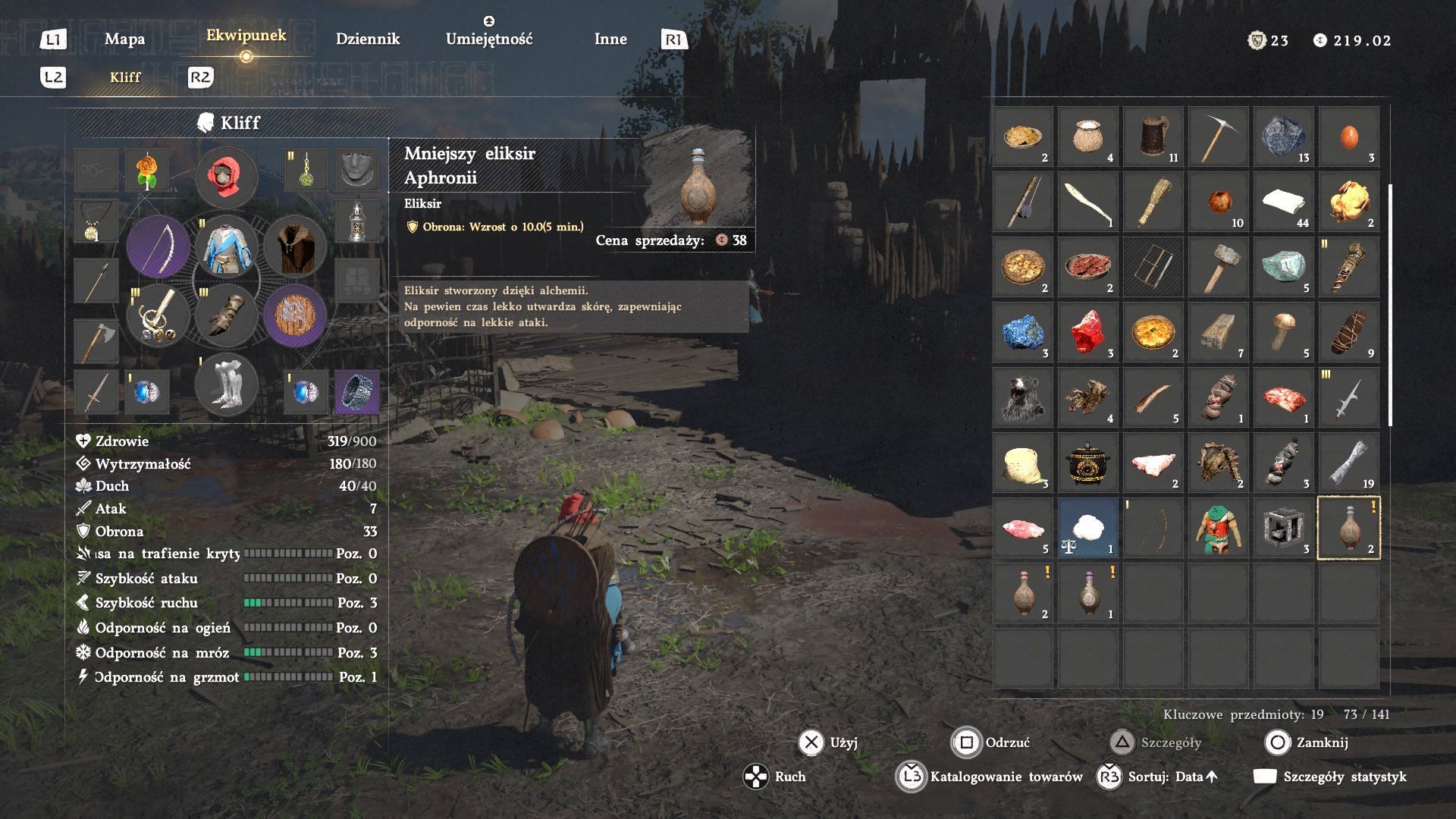Open the Dziennik tab
The height and width of the screenshot is (819, 1456).
point(367,39)
